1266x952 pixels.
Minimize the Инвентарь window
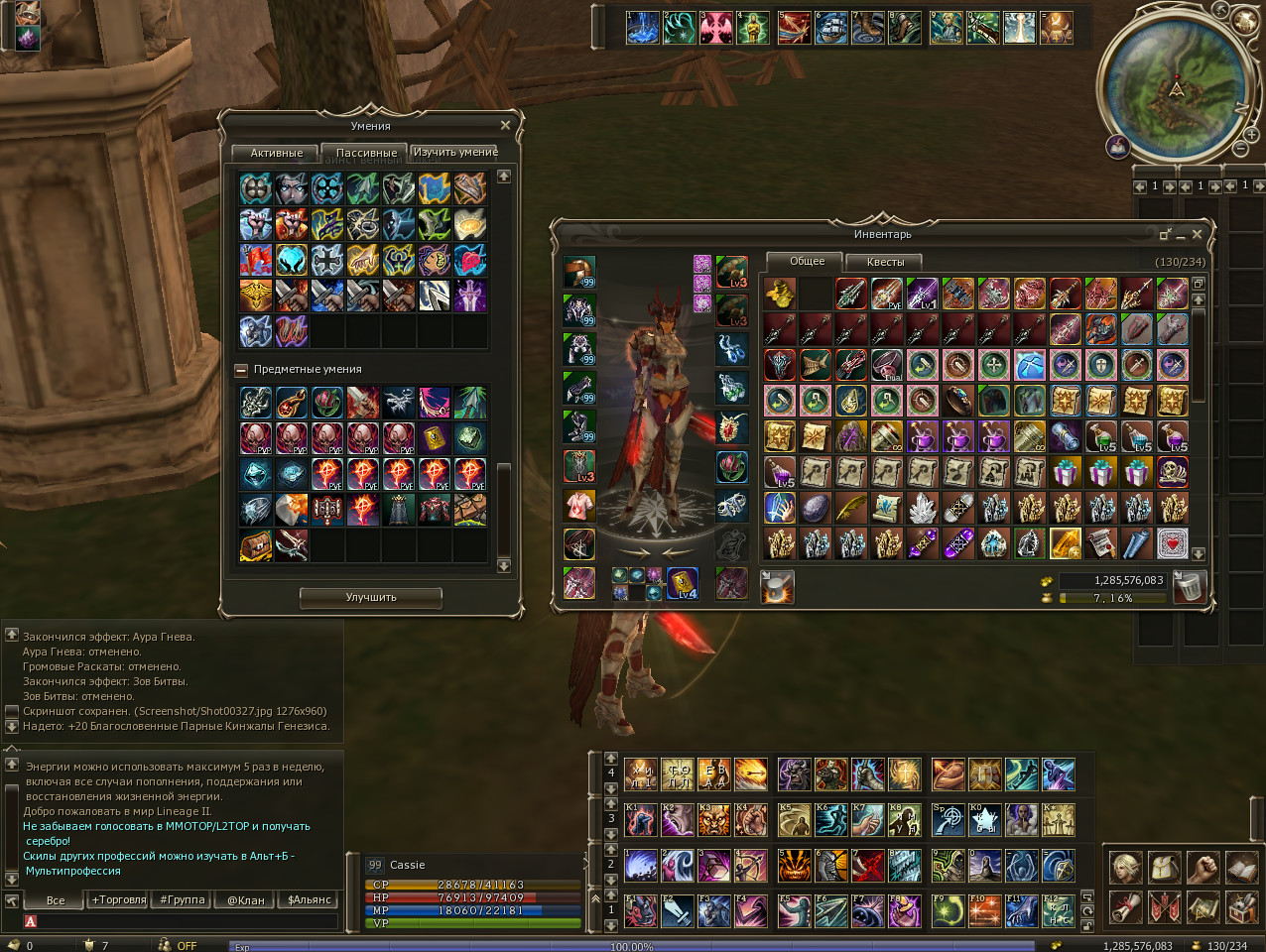tap(1181, 235)
